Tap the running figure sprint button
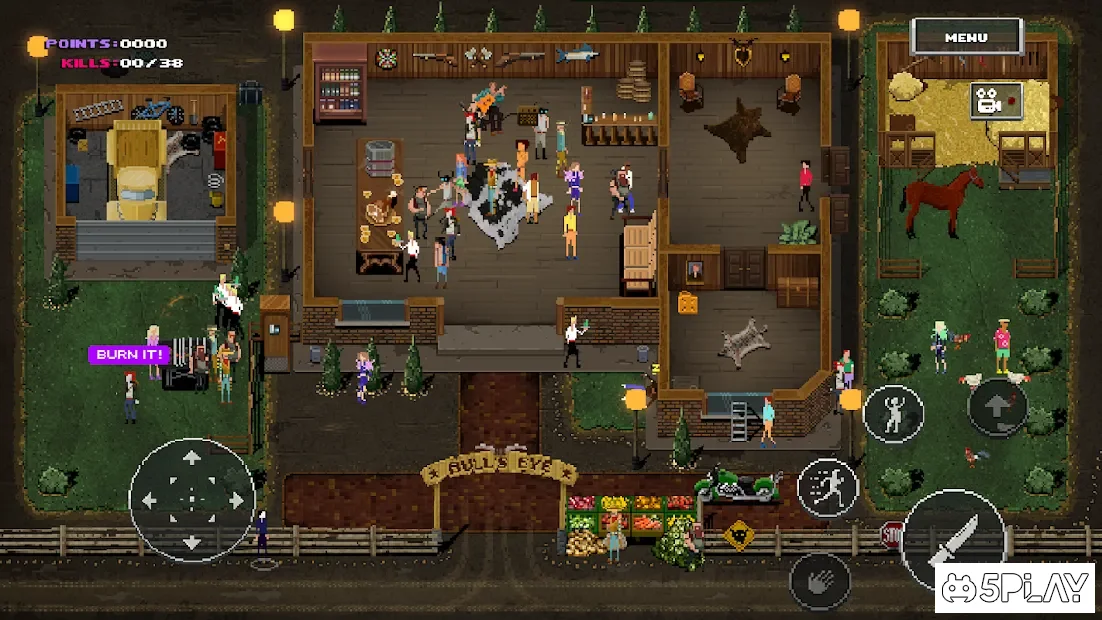The image size is (1102, 620). [x=828, y=487]
